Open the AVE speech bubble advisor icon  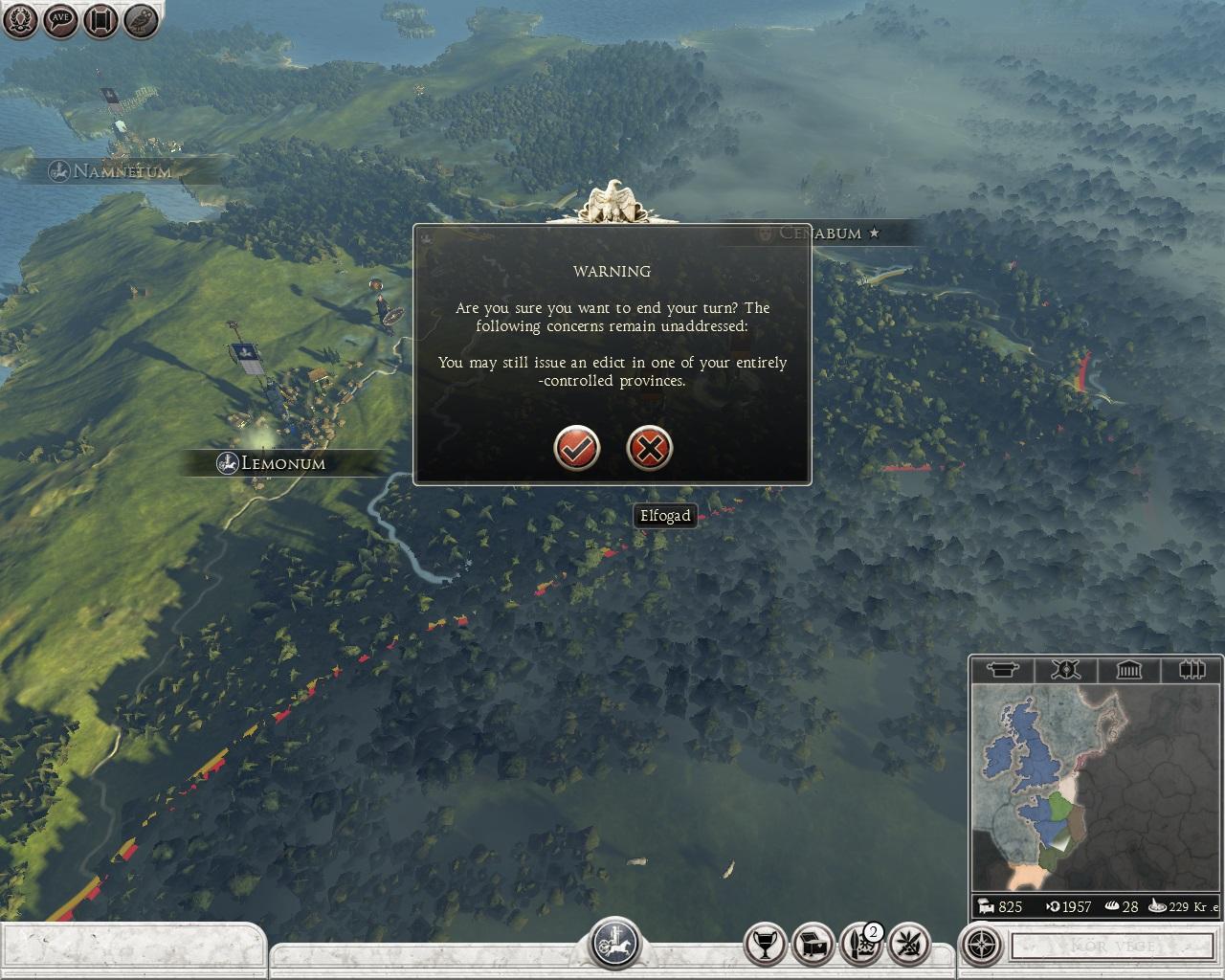click(60, 20)
